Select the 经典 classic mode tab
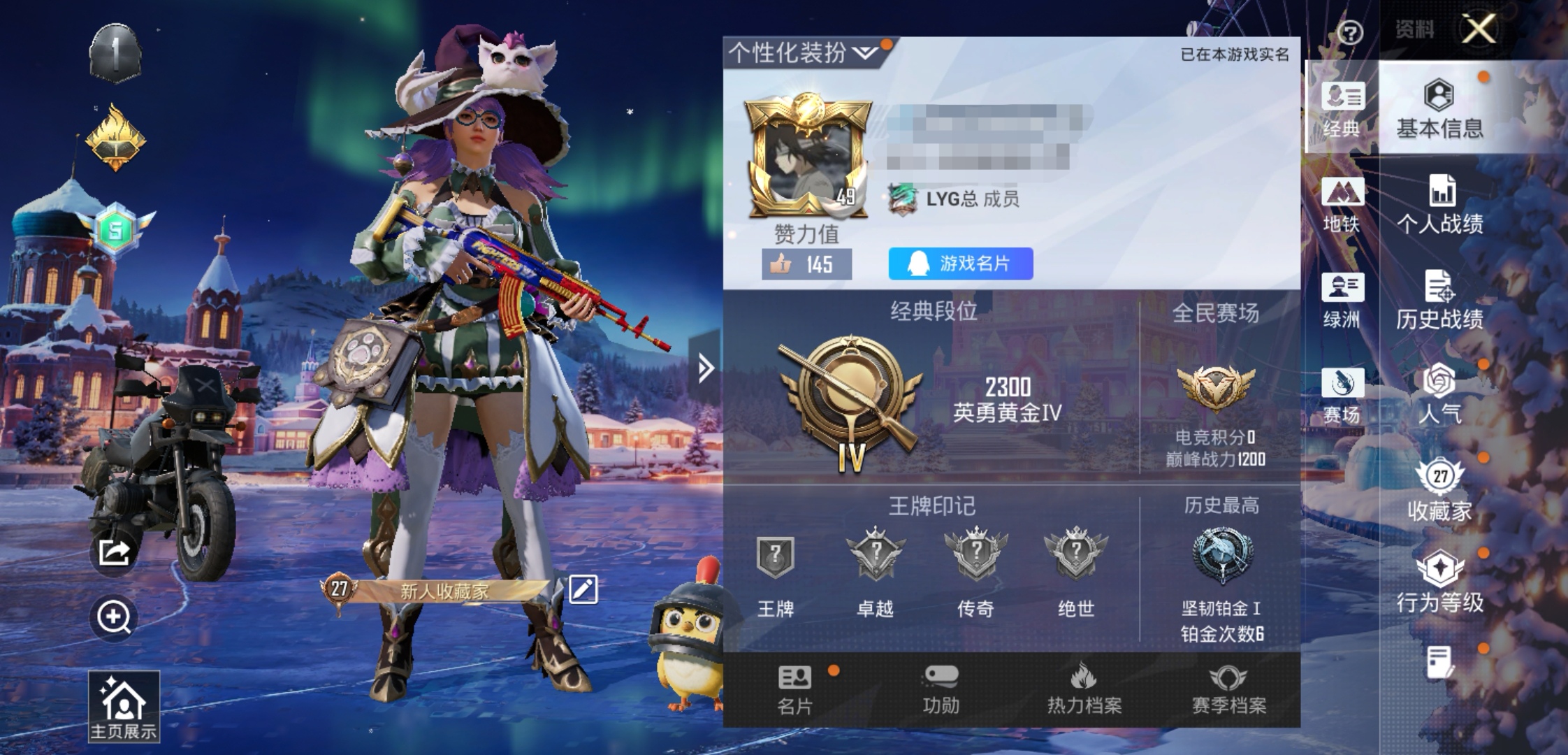This screenshot has height=755, width=1568. point(1342,108)
